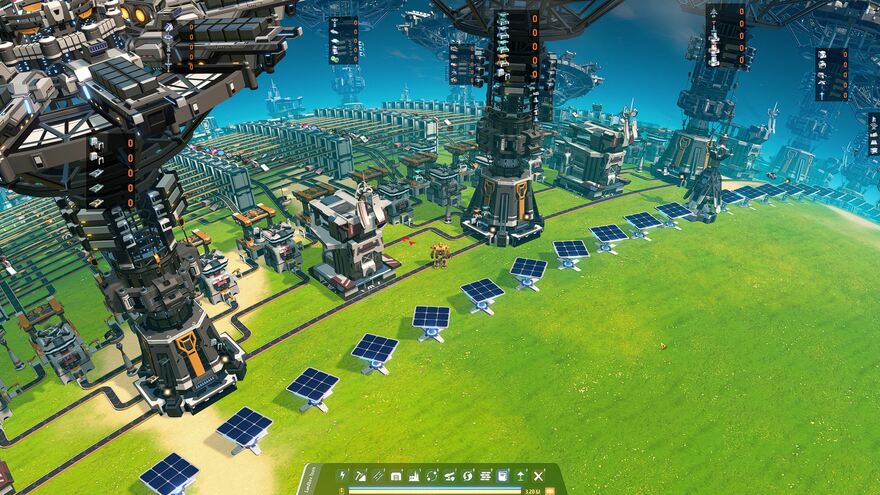Open the factory production category
880x495 pixels.
pyautogui.click(x=414, y=475)
